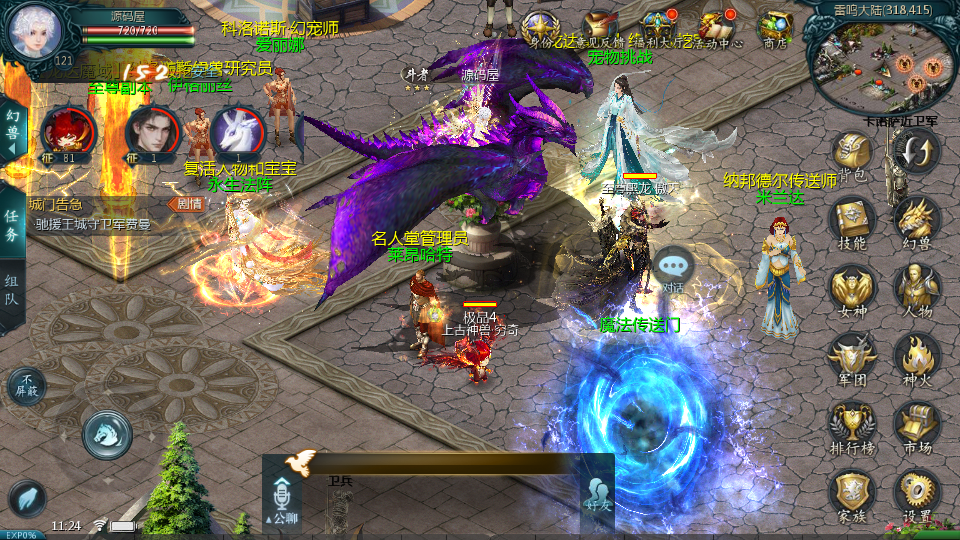Screen dimensions: 960x540
Task: Open the 公聊 public chat microphone
Action: click(x=283, y=499)
